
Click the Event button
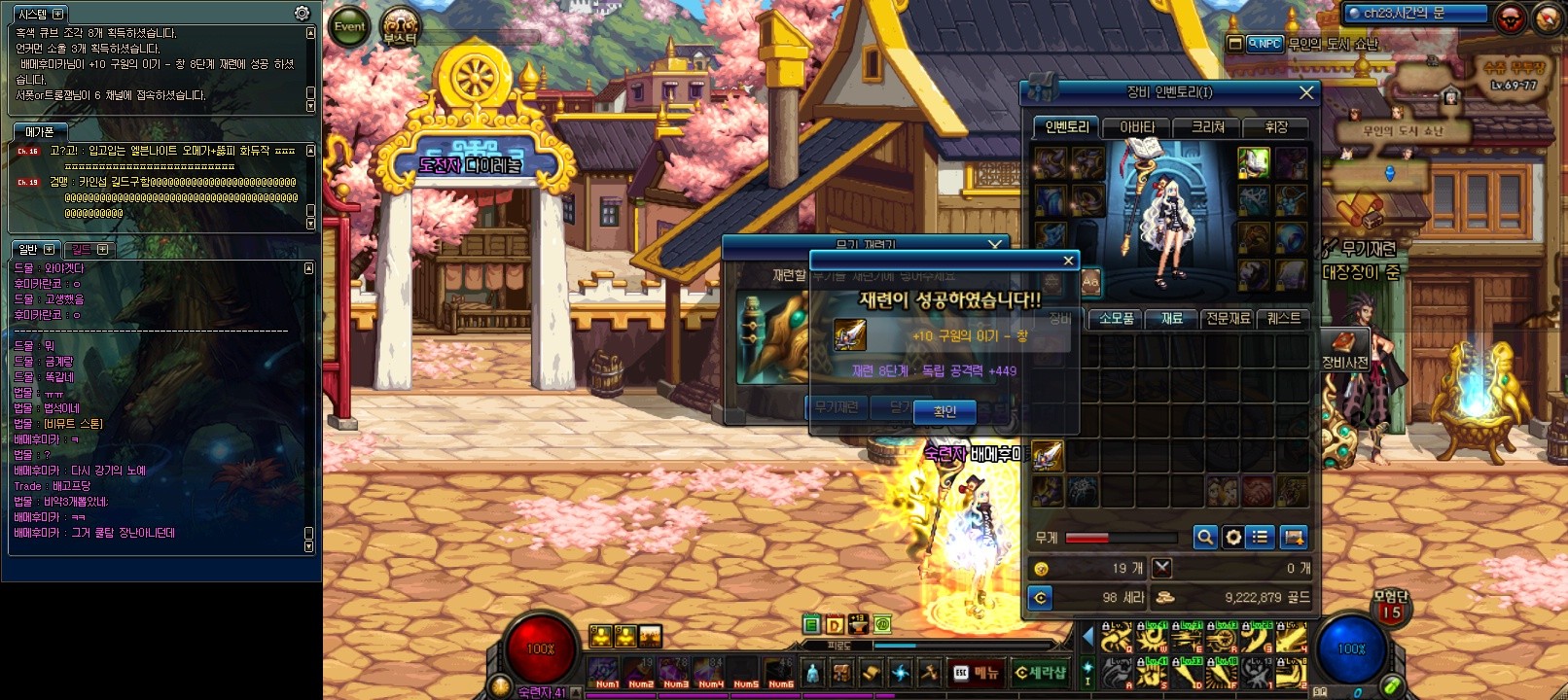[x=349, y=27]
